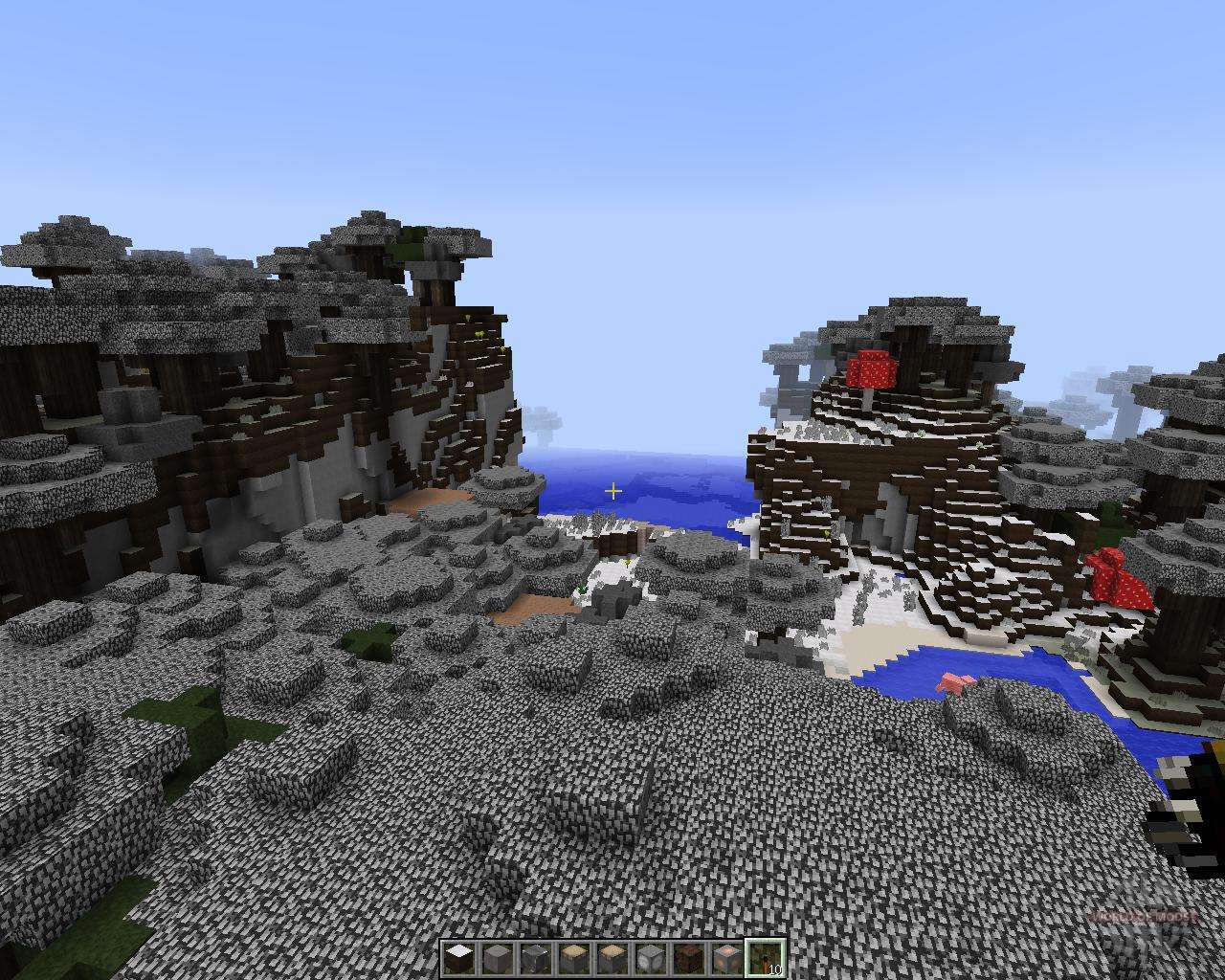Viewport: 1225px width, 980px height.
Task: Choose the gray block with orange spots
Action: click(x=727, y=958)
